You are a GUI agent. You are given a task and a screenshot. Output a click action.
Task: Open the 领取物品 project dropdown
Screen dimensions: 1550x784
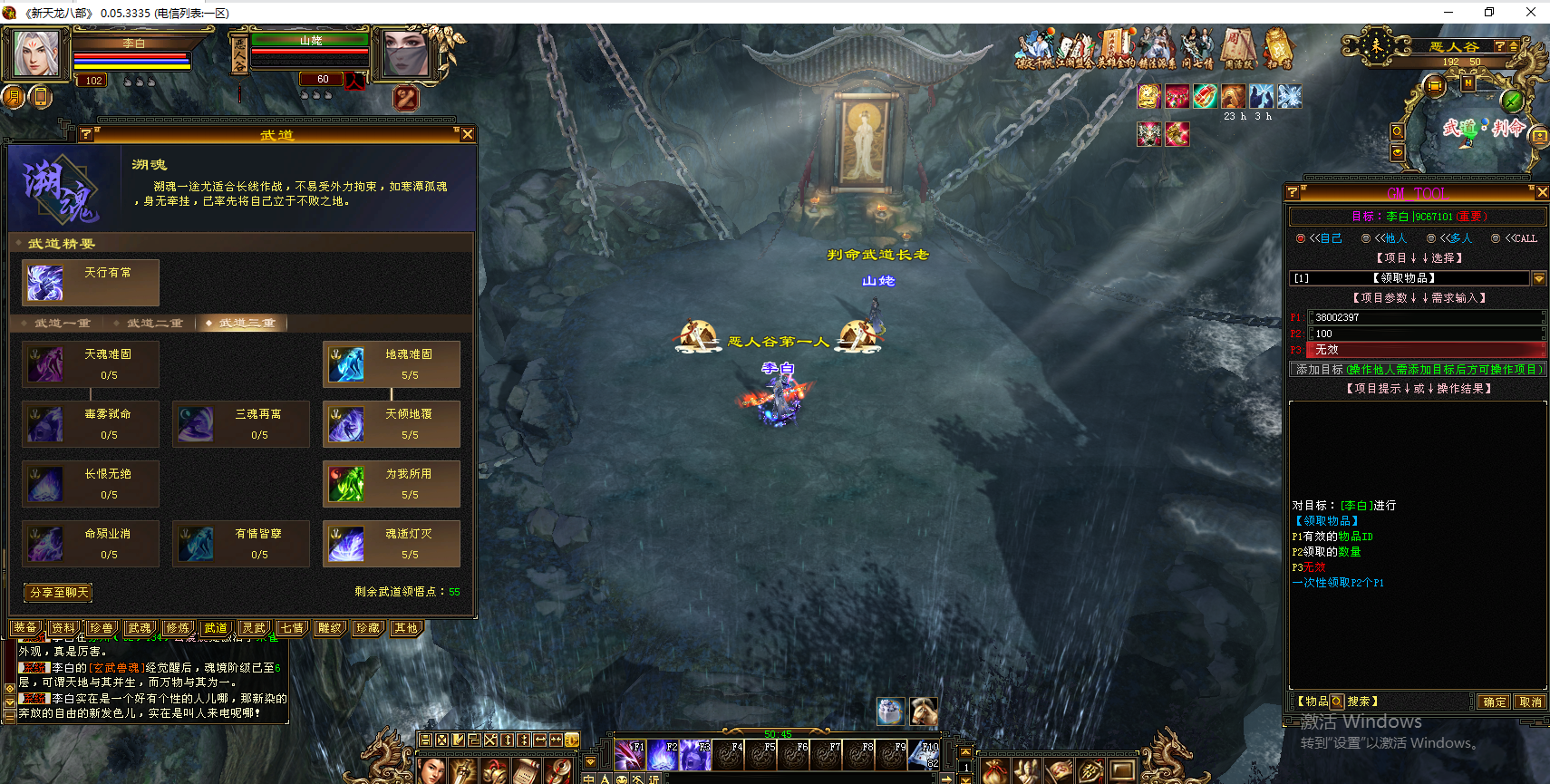click(1538, 278)
